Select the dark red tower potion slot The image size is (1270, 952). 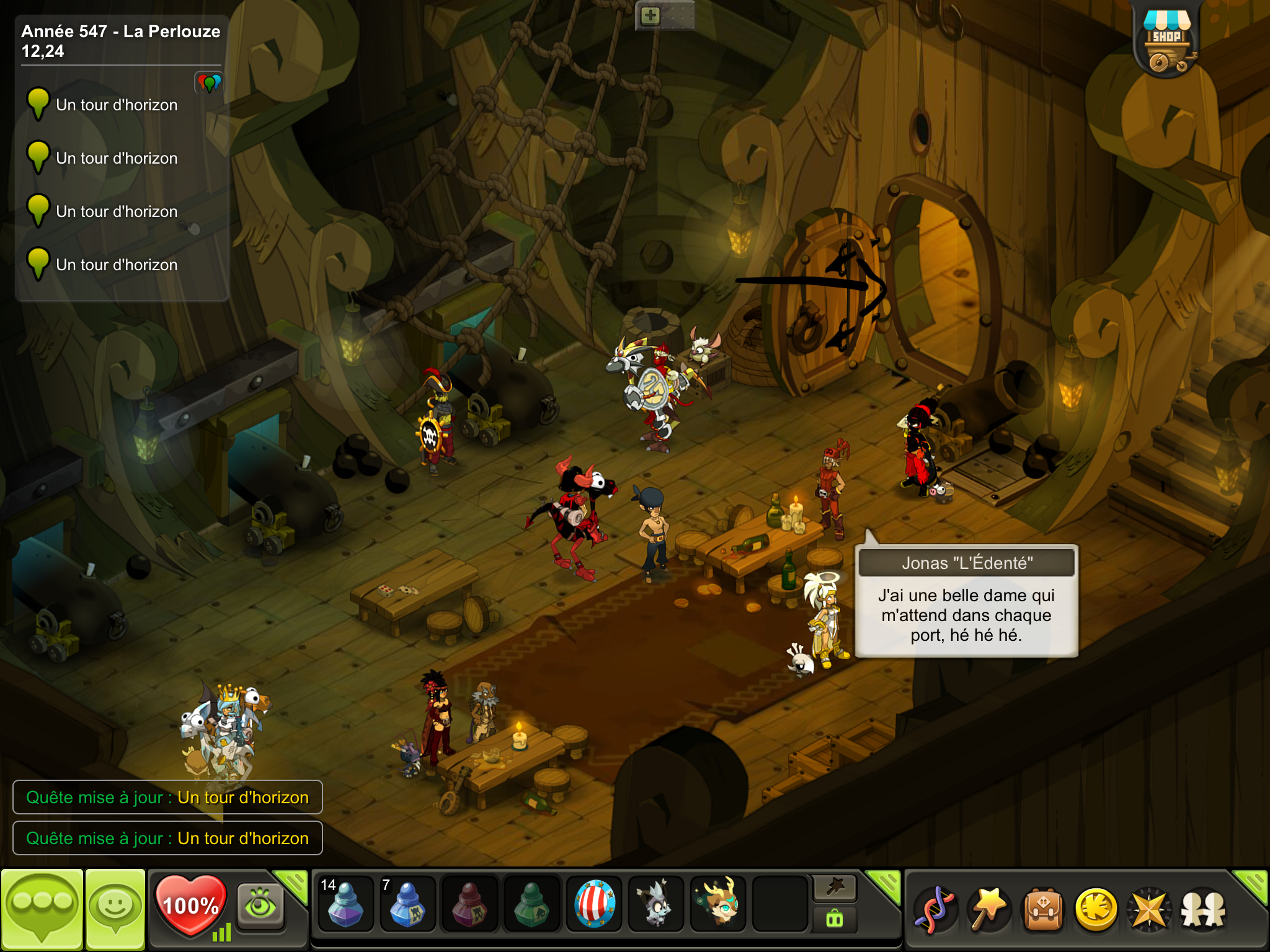469,905
